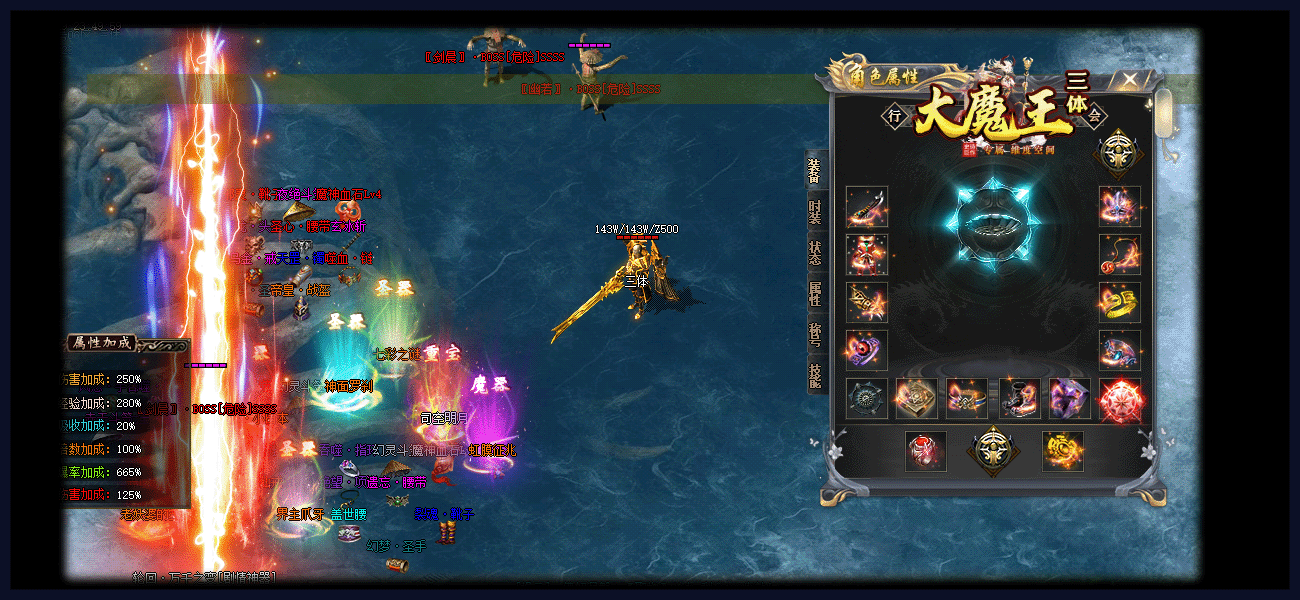Click the 会 guild diamond button
Image resolution: width=1300 pixels, height=600 pixels.
pos(1094,116)
